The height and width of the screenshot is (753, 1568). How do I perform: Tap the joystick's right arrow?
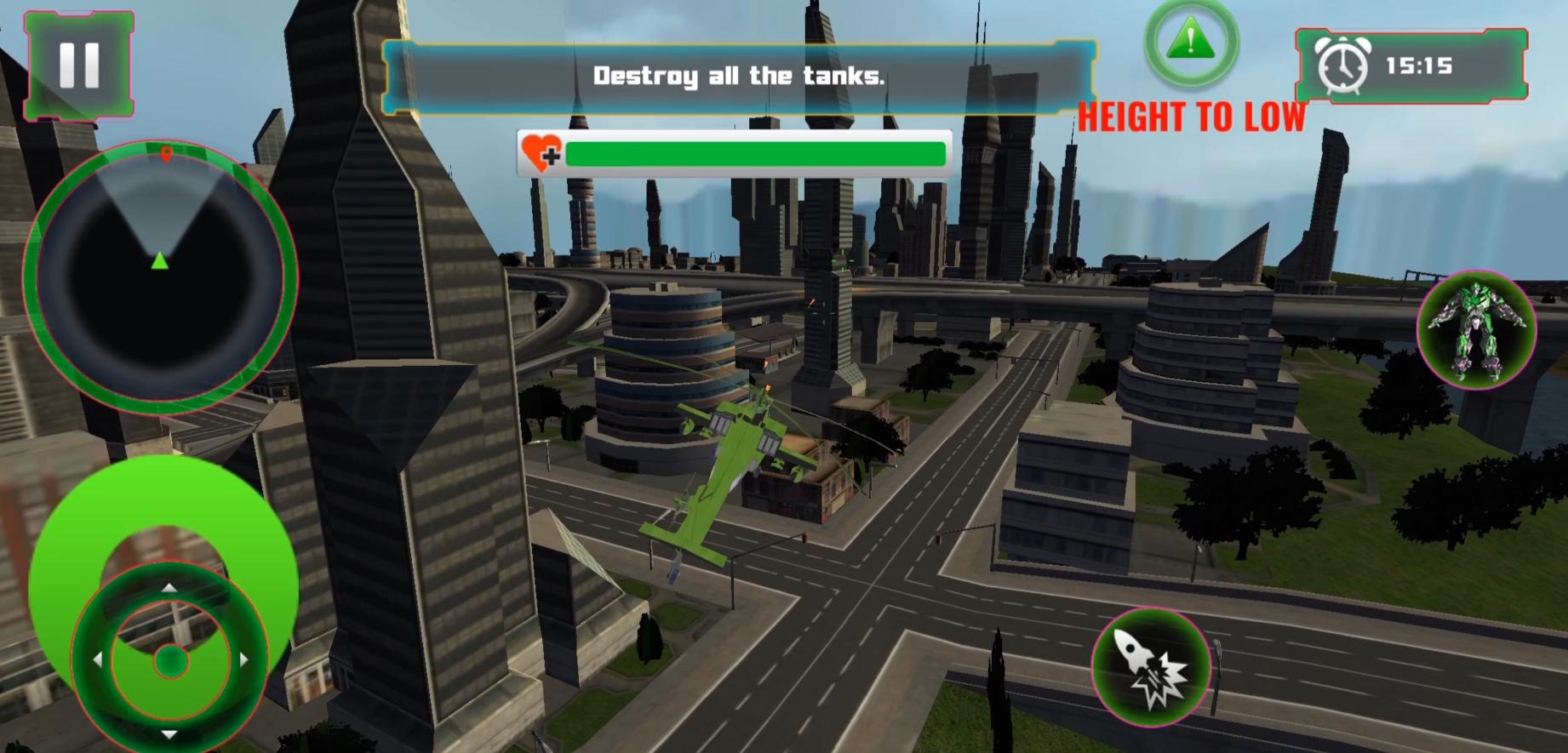click(x=244, y=659)
